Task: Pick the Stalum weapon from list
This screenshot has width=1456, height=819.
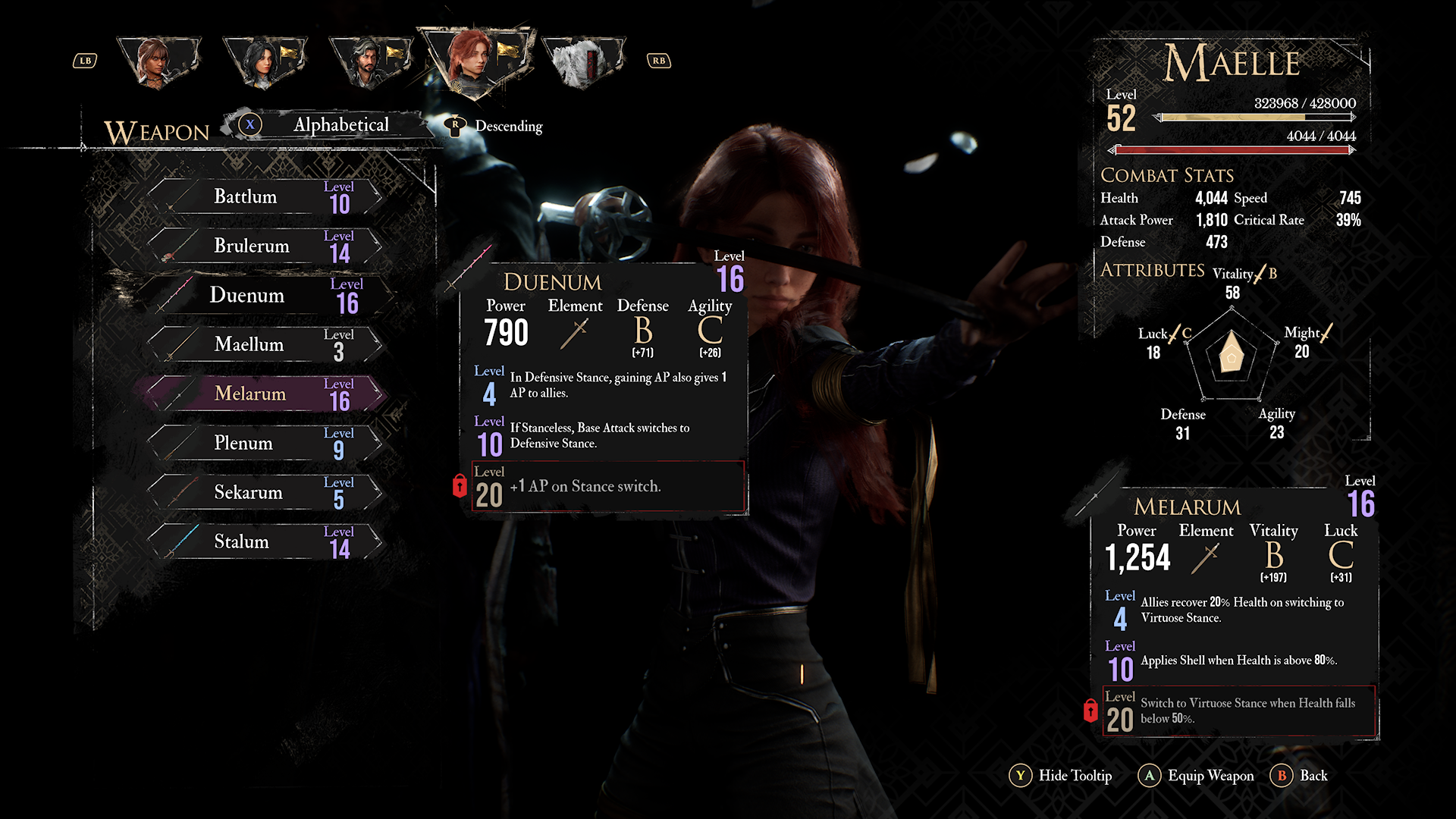Action: [x=265, y=542]
